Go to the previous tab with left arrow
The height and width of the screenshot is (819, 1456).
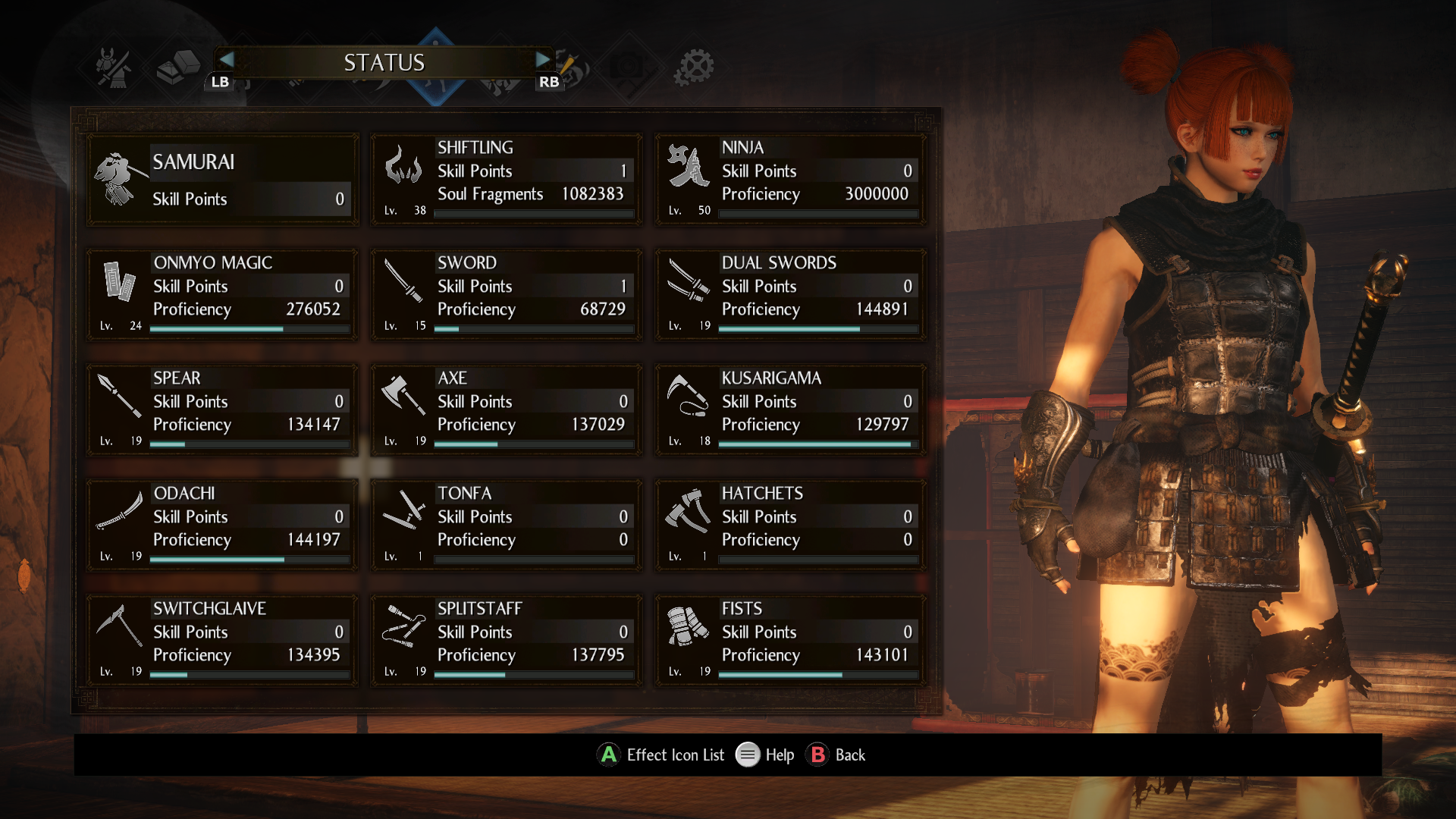point(225,60)
